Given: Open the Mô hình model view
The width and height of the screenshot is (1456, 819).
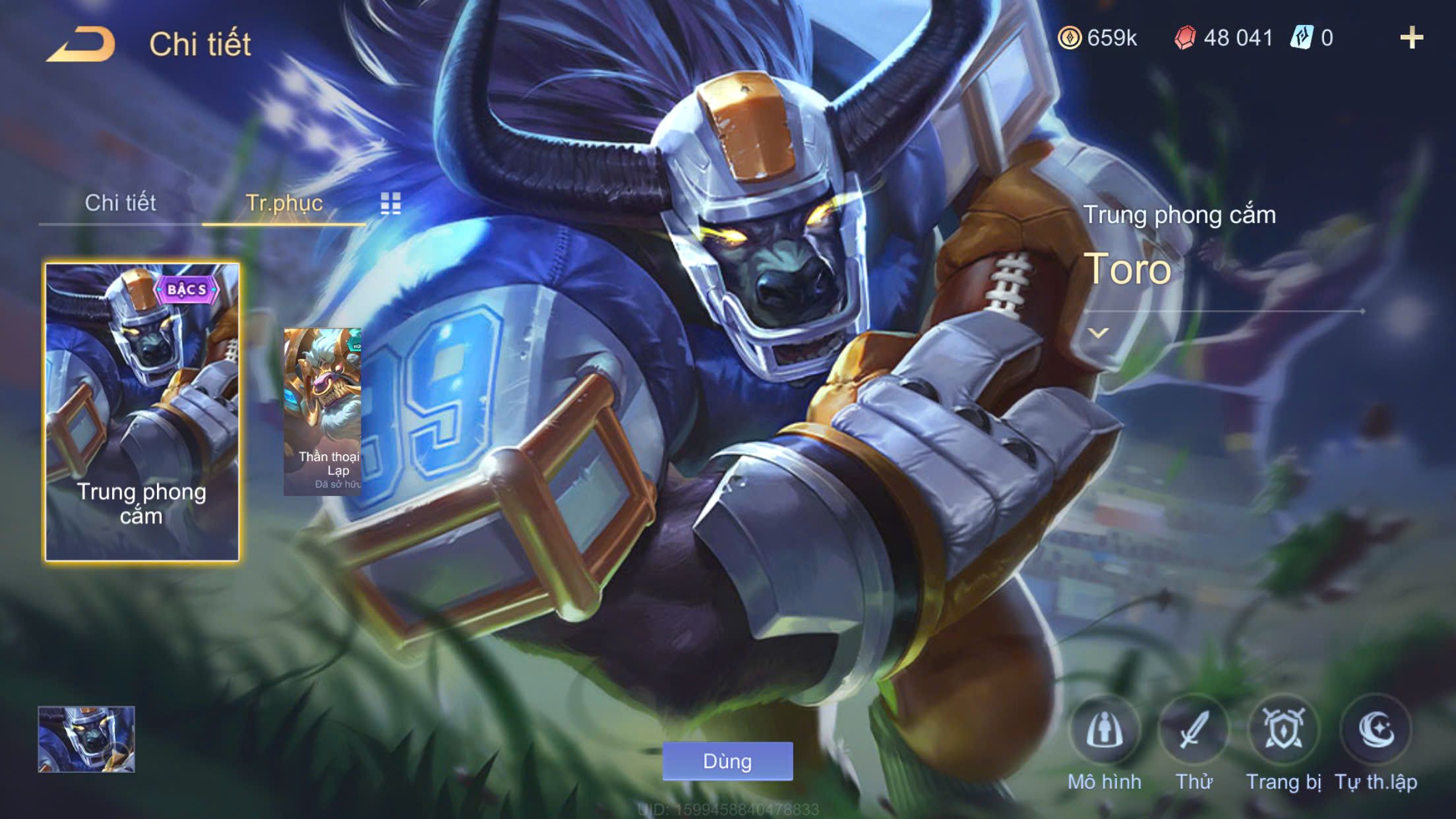Looking at the screenshot, I should pos(1105,731).
